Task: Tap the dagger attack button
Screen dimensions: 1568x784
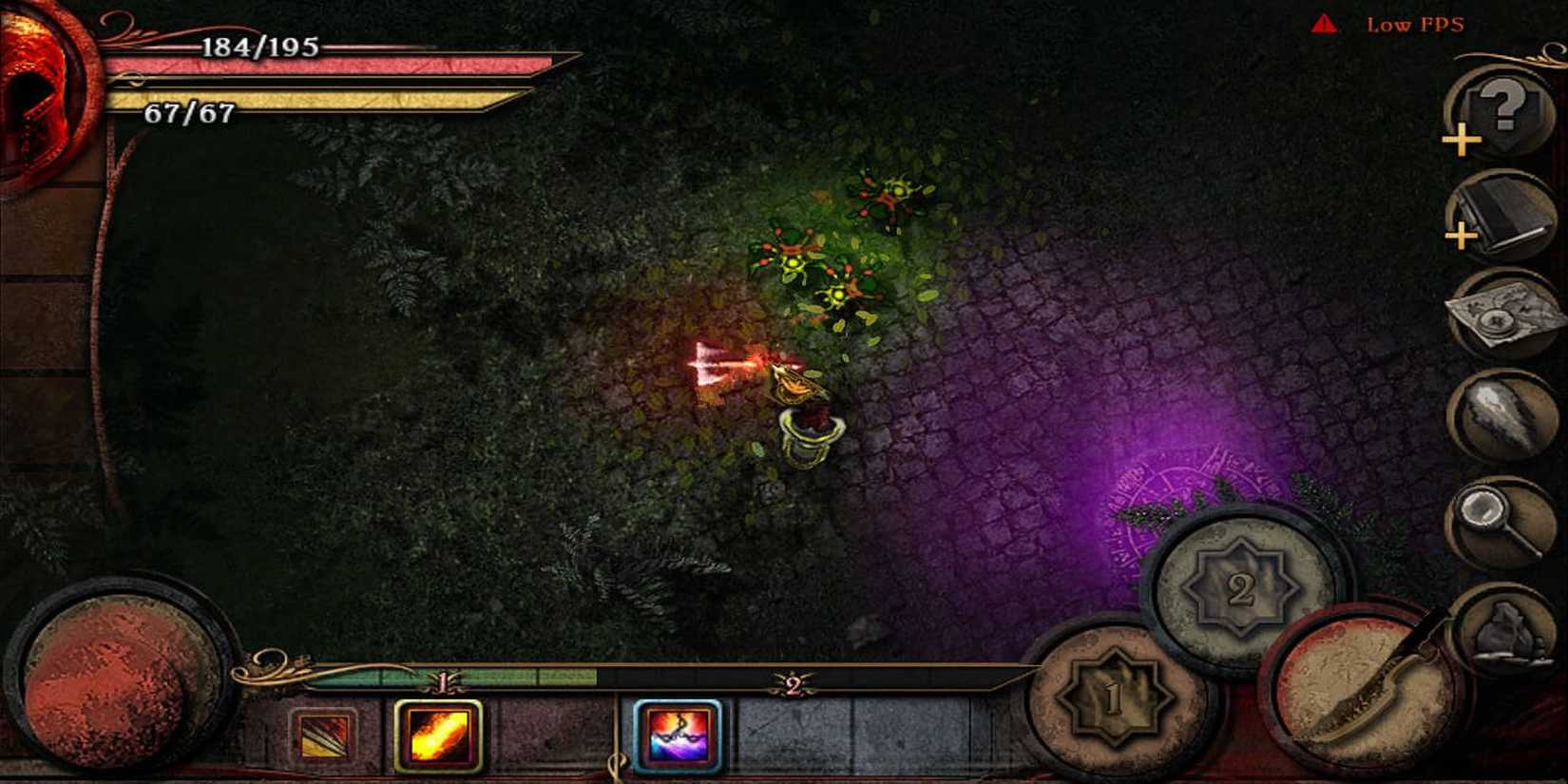Action: (1357, 697)
